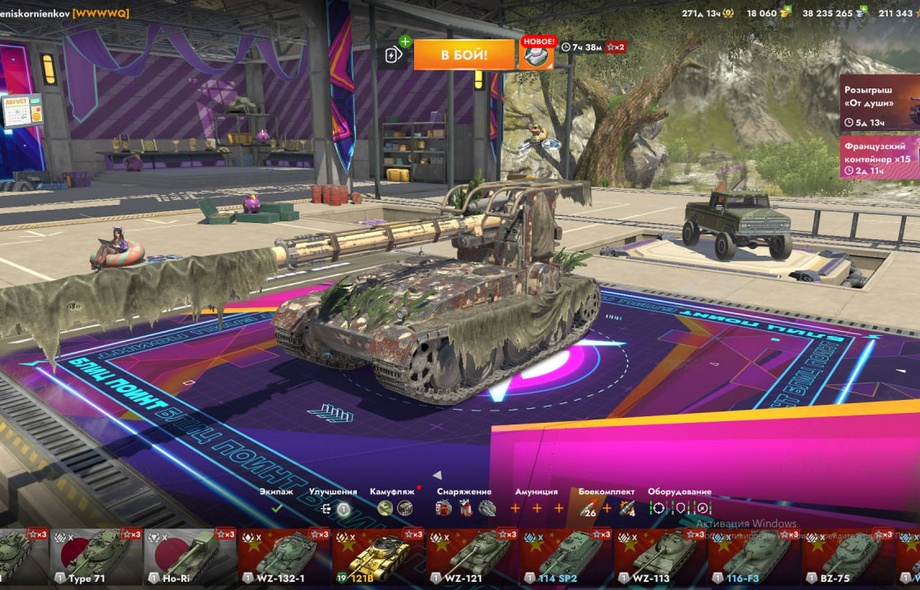
Task: Select the WZ-113 tank
Action: (657, 557)
